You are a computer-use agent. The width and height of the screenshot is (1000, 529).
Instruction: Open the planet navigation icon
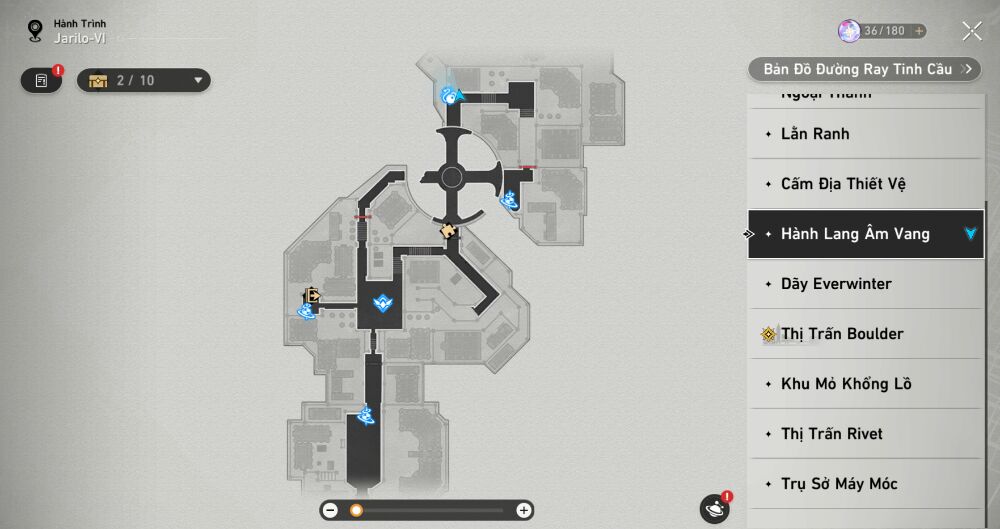(x=715, y=508)
